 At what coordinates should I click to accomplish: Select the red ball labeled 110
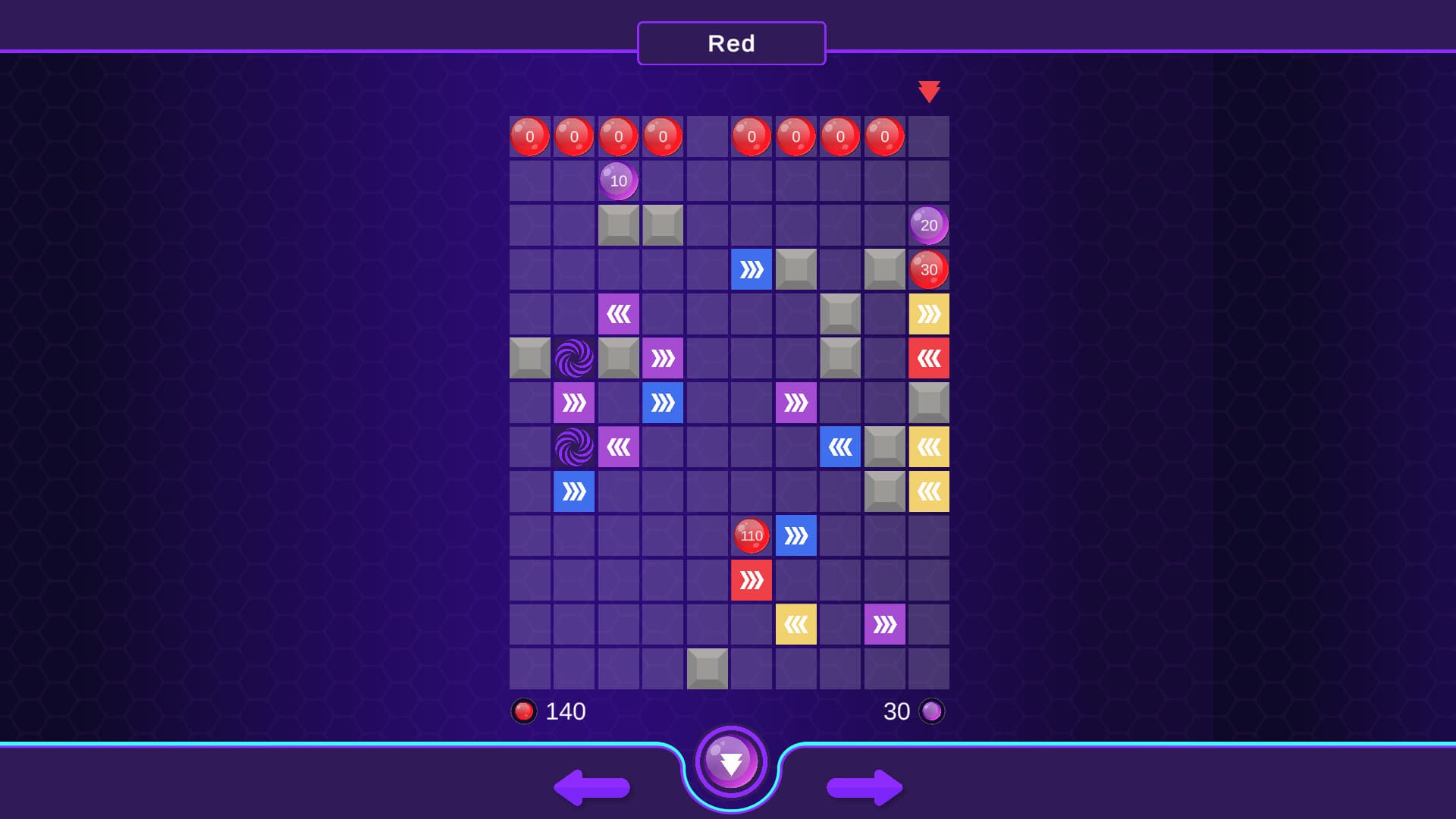point(751,535)
